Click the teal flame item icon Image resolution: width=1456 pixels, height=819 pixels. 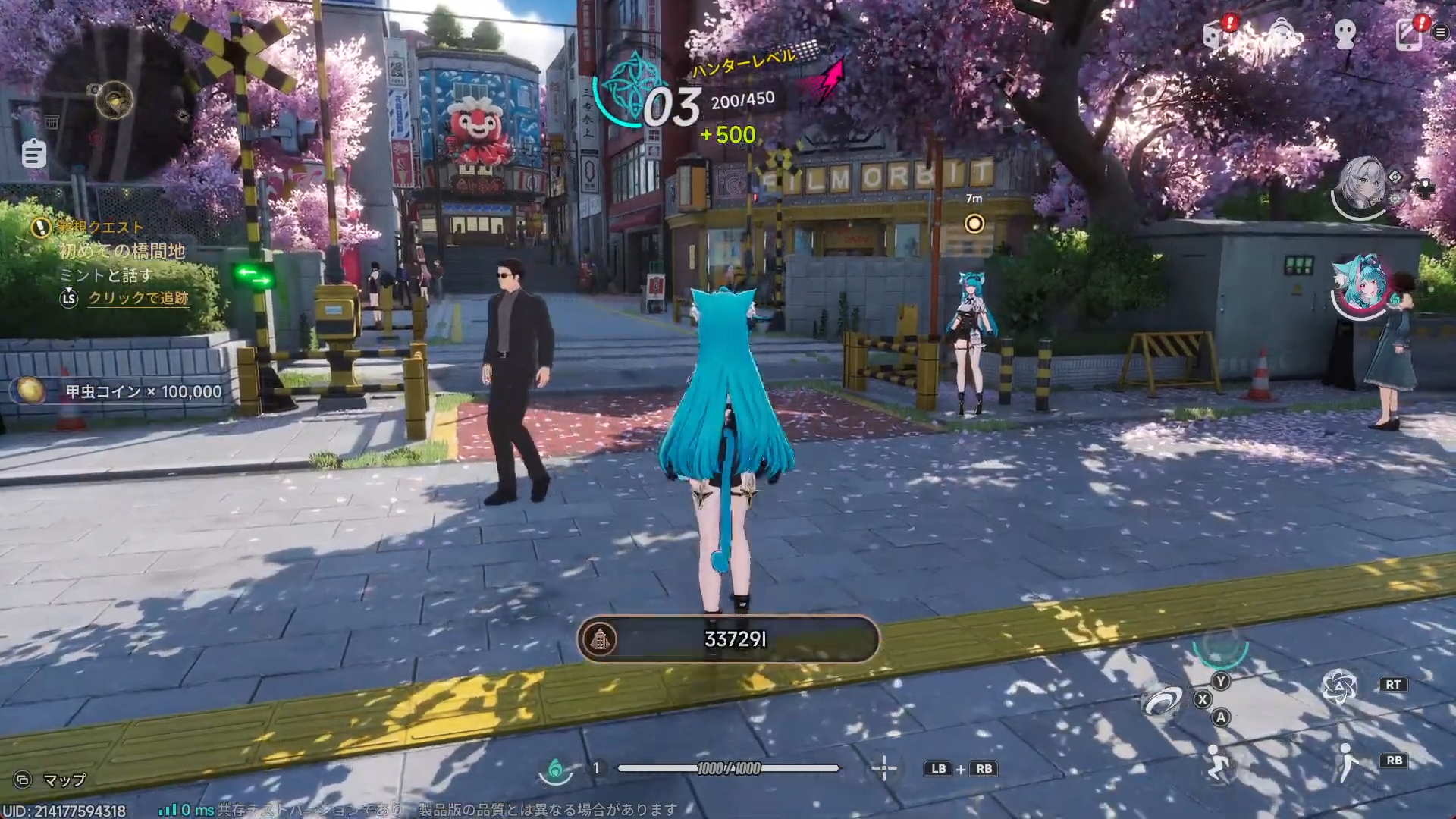[555, 770]
